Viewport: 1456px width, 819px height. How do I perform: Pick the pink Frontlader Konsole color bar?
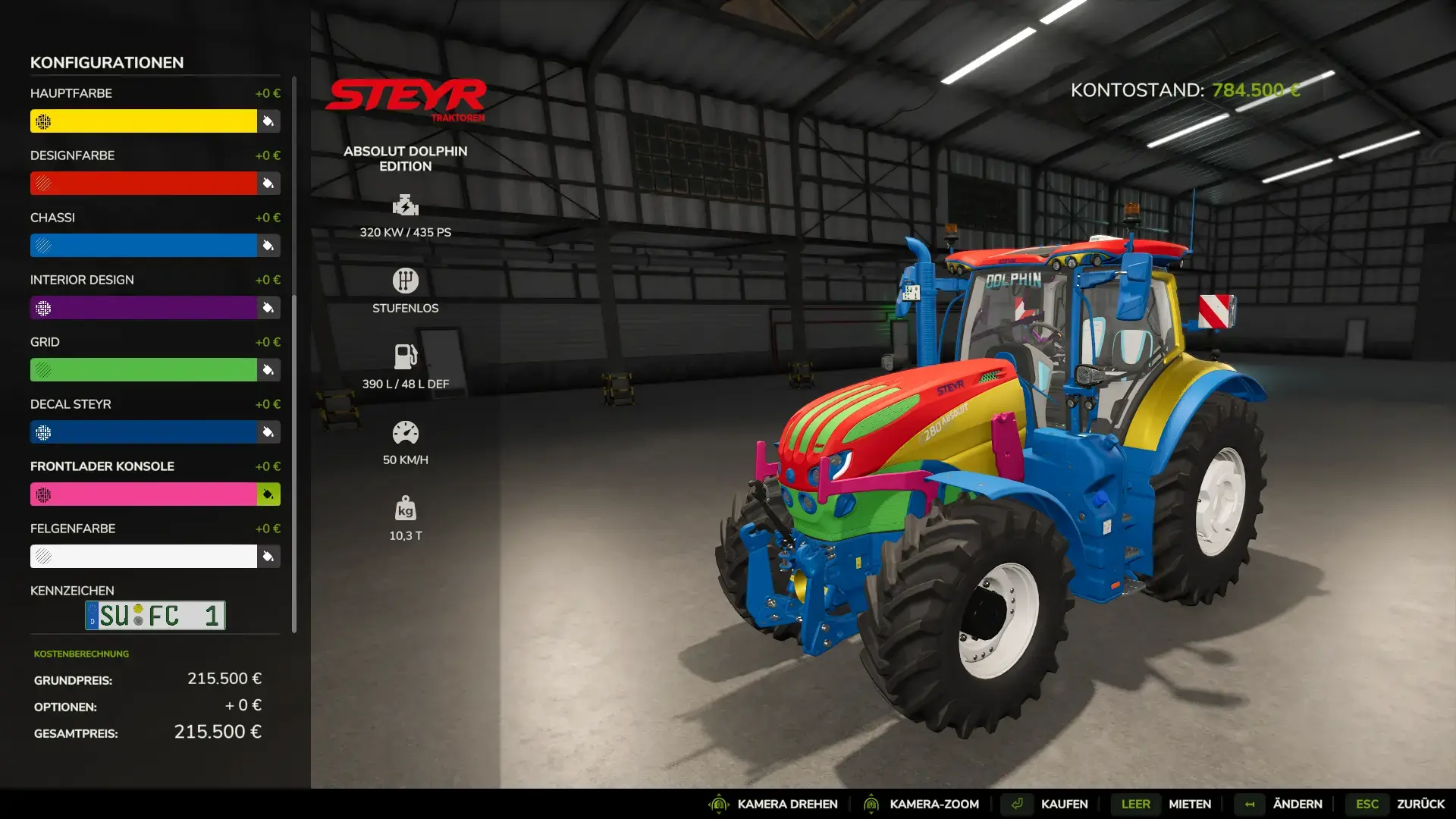coord(143,494)
